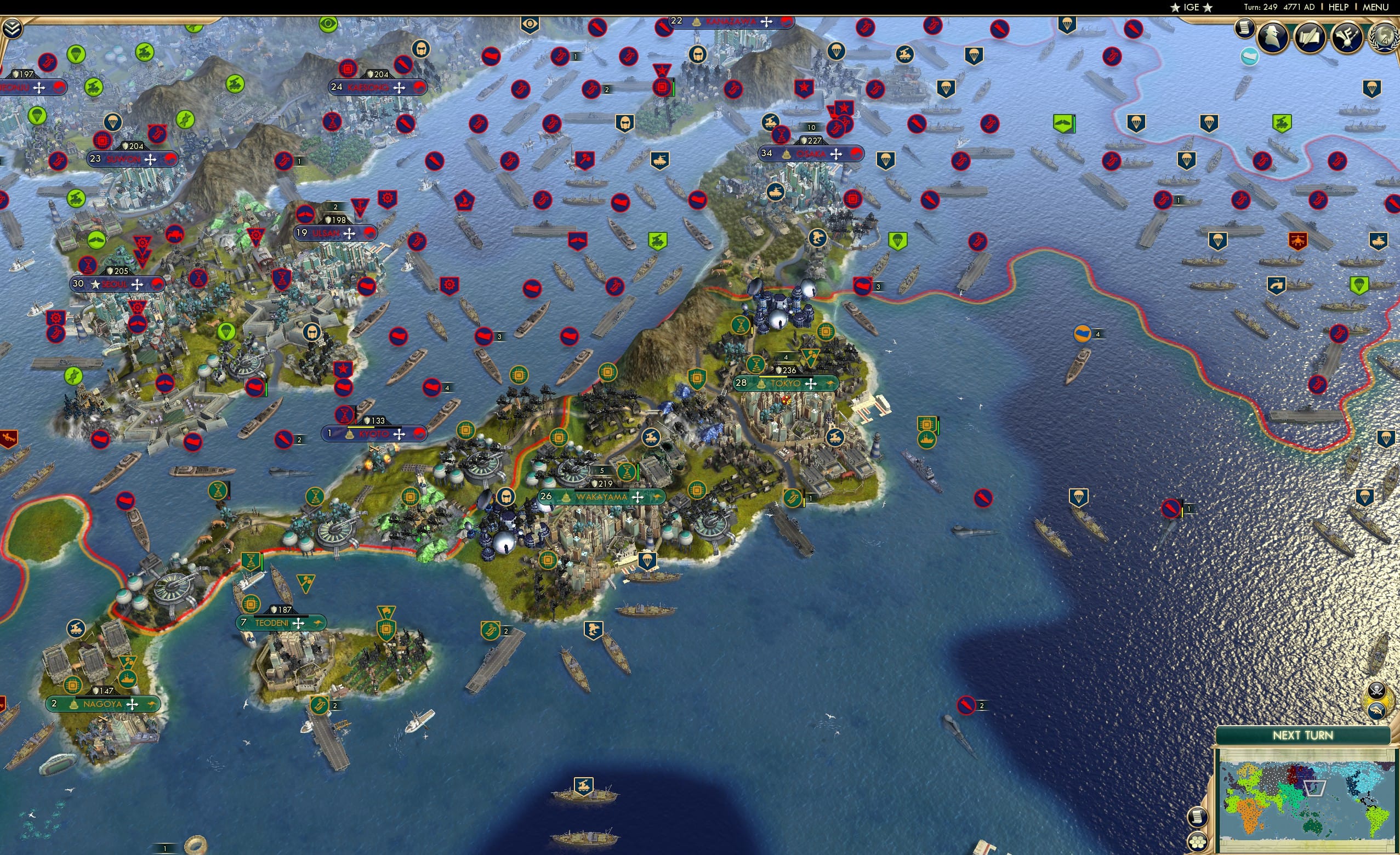
Task: Click Japan's location on the minimap
Action: pyautogui.click(x=1314, y=789)
